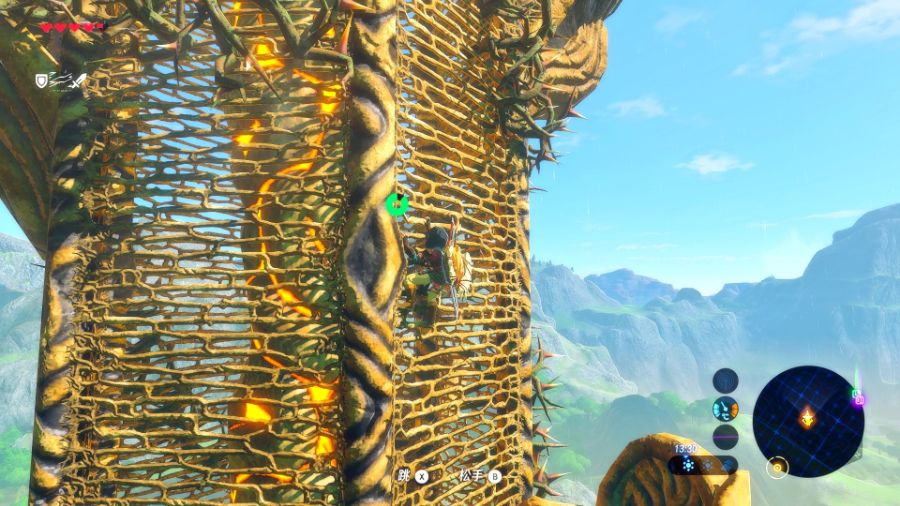This screenshot has height=506, width=900.
Task: Select the noise meter with the purple line
Action: point(726,437)
